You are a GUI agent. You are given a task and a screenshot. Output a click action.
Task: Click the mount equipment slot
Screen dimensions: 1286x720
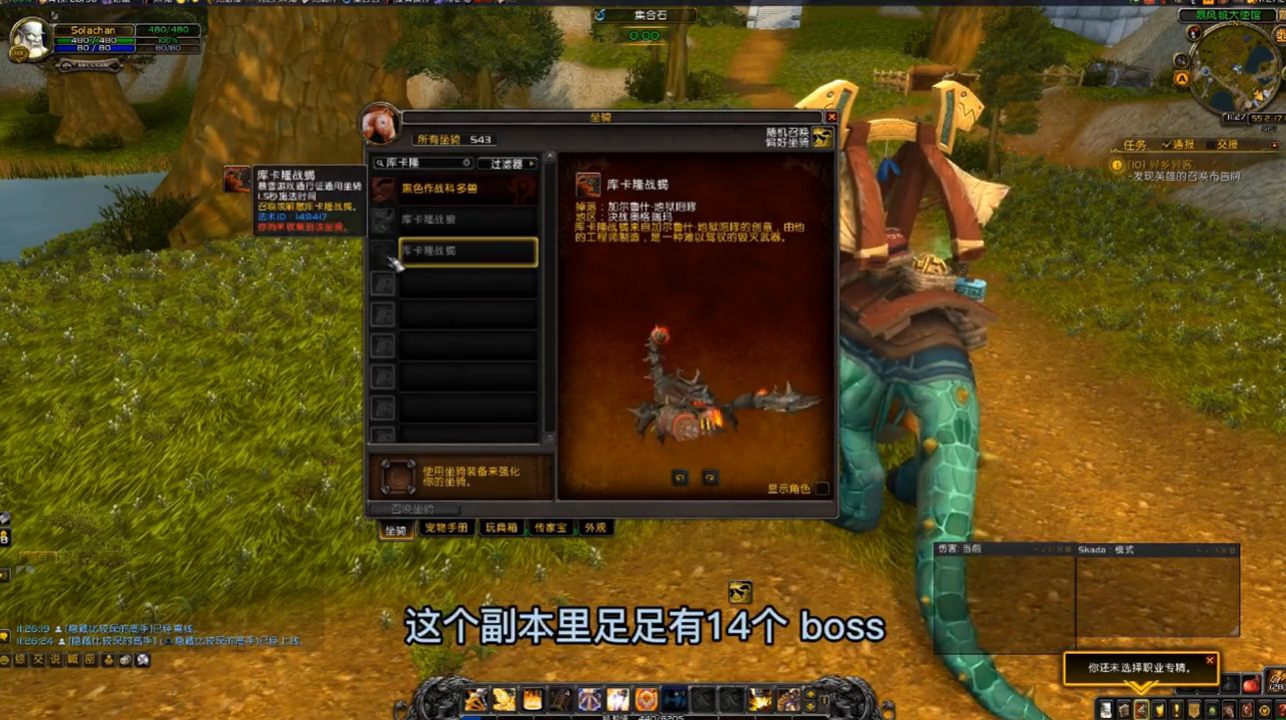coord(398,477)
